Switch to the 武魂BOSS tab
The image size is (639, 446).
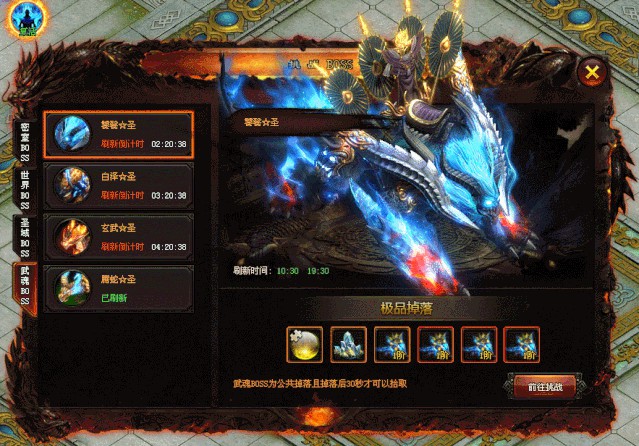tap(26, 286)
